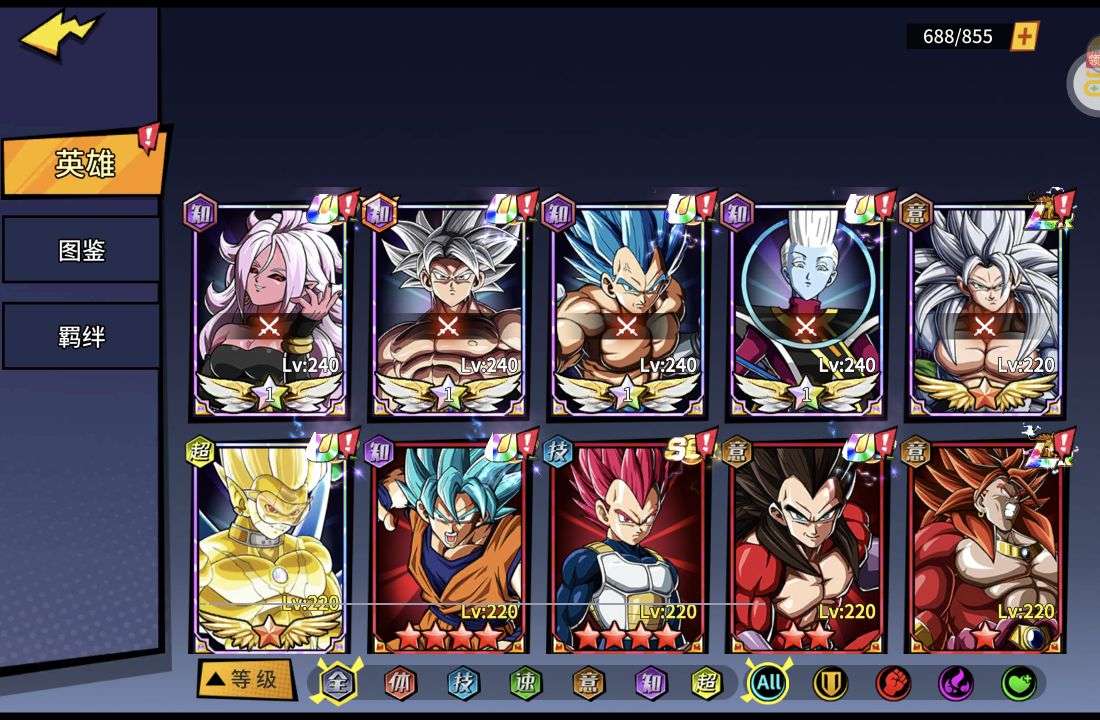Filter heroes by 速 type
1100x720 pixels.
tap(524, 683)
